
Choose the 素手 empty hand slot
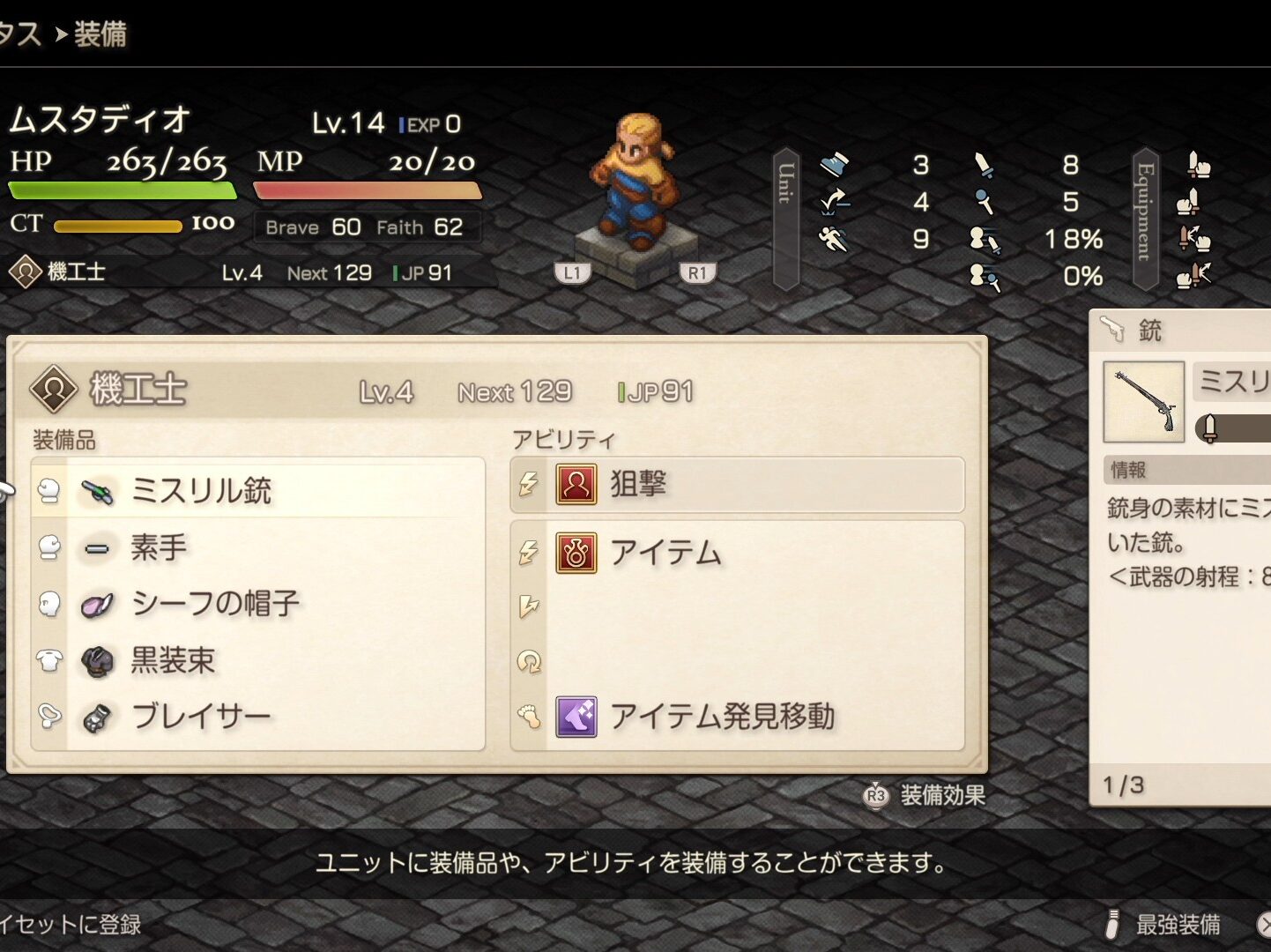pyautogui.click(x=257, y=547)
